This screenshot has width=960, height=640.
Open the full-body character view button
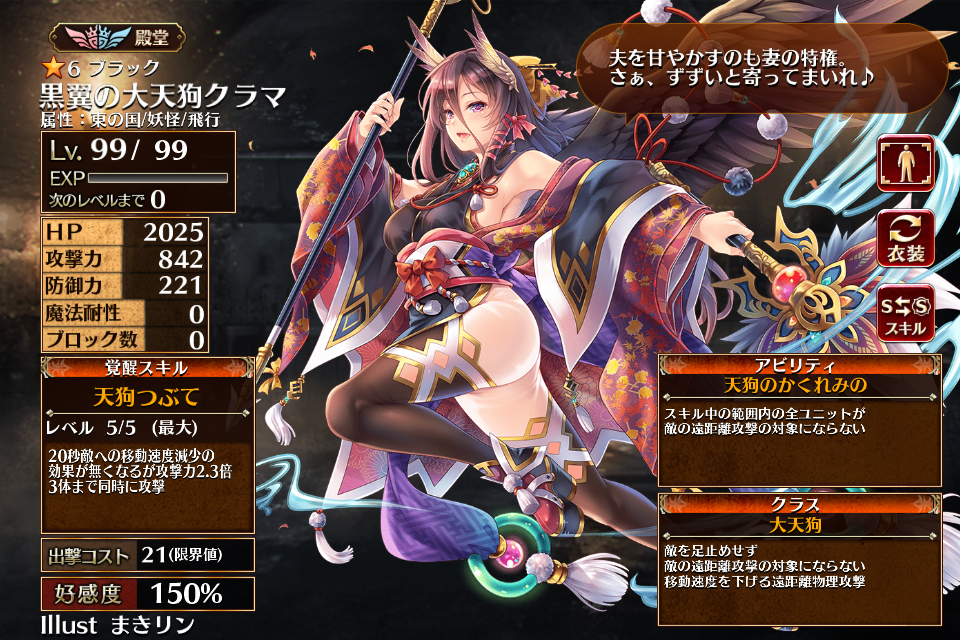click(906, 162)
